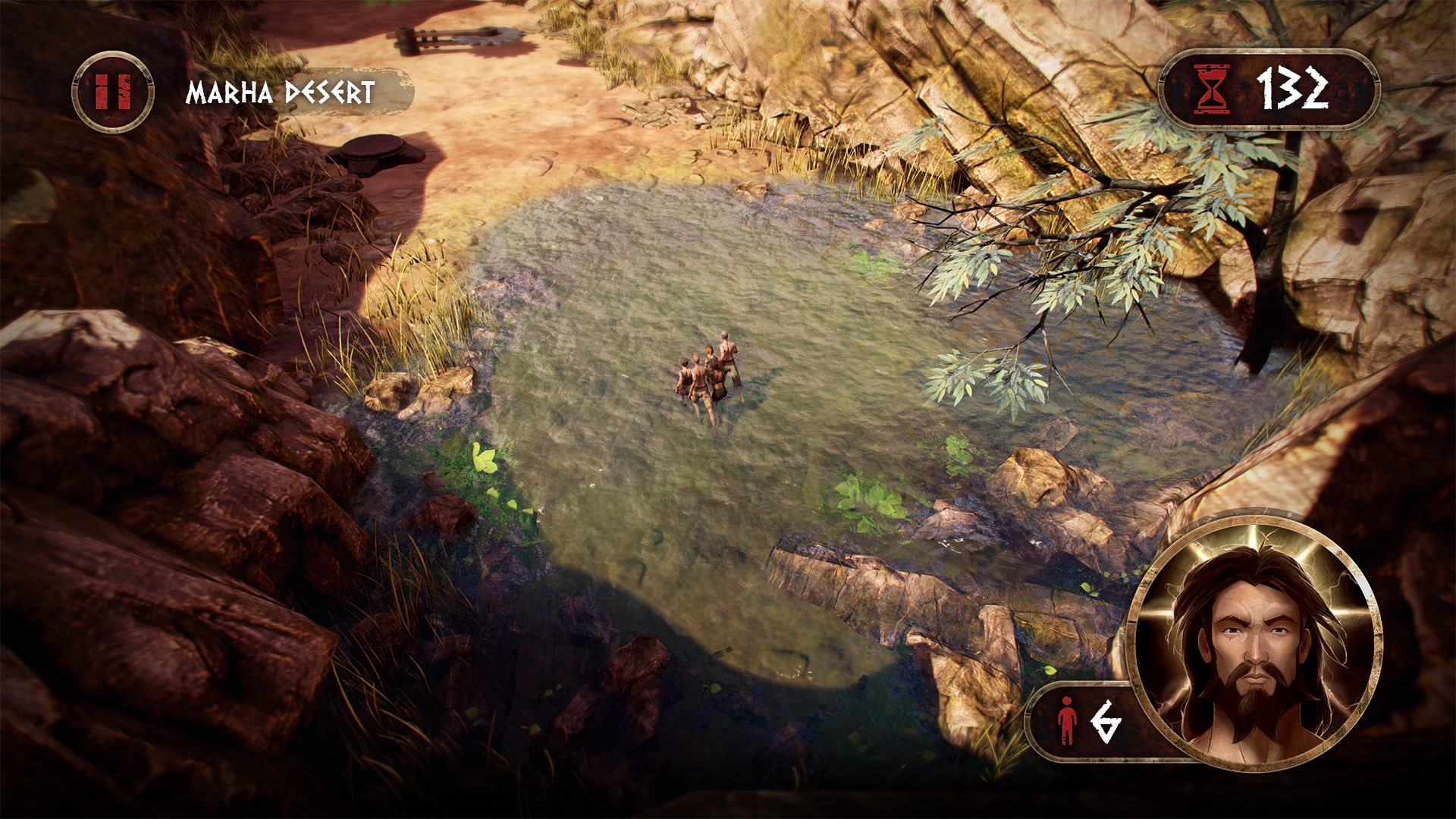Expand the MARHA DESERT location banner
1456x819 pixels.
click(x=281, y=89)
